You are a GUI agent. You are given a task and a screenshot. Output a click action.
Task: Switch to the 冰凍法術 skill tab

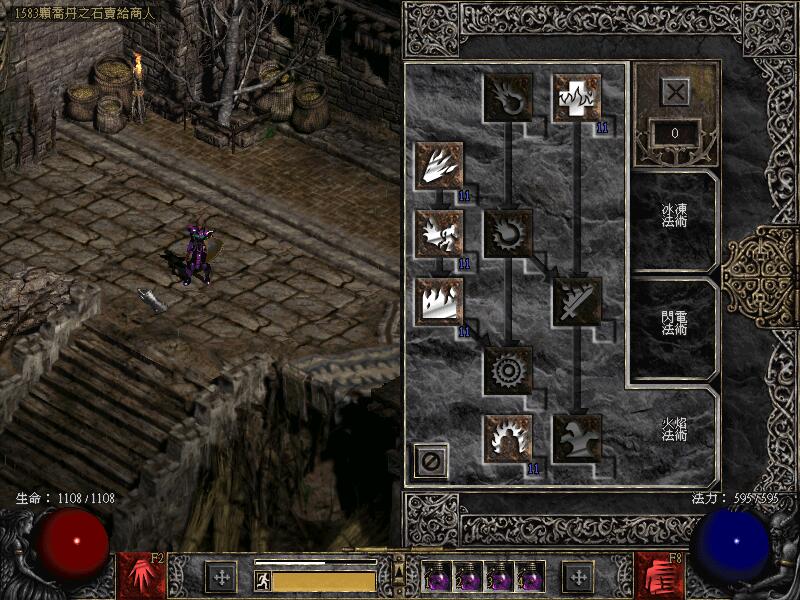coord(672,218)
